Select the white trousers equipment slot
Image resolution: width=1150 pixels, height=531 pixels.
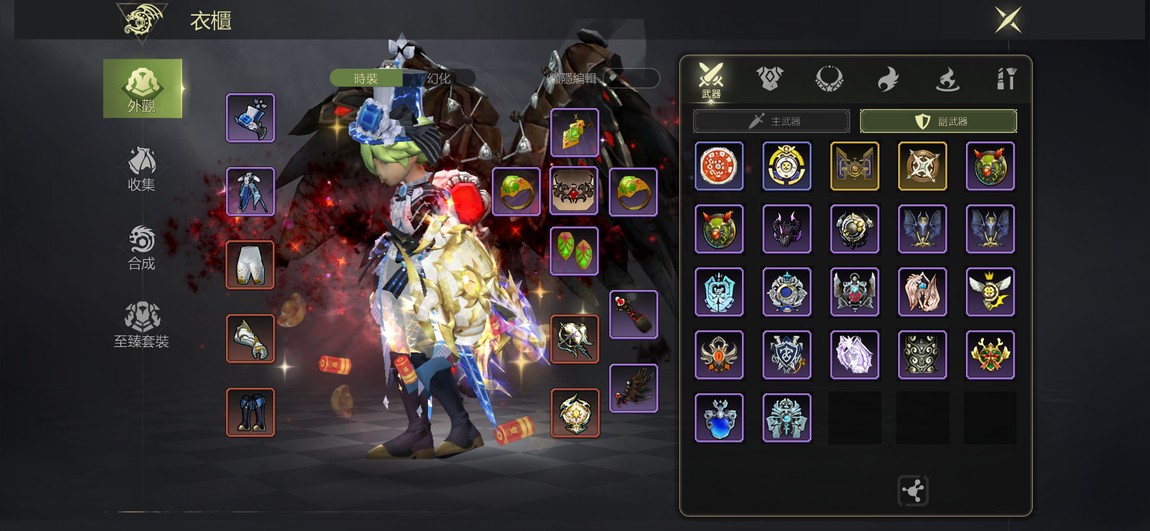tap(250, 265)
